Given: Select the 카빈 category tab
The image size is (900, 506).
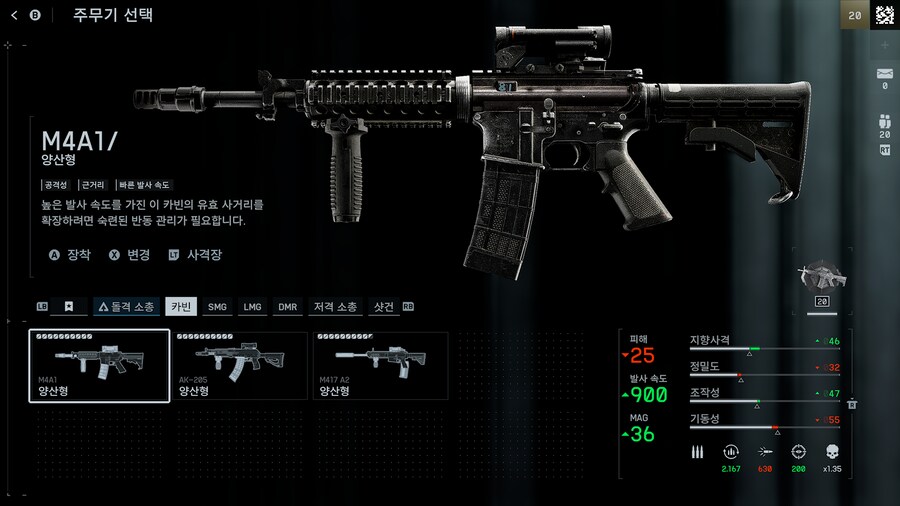Looking at the screenshot, I should [181, 307].
